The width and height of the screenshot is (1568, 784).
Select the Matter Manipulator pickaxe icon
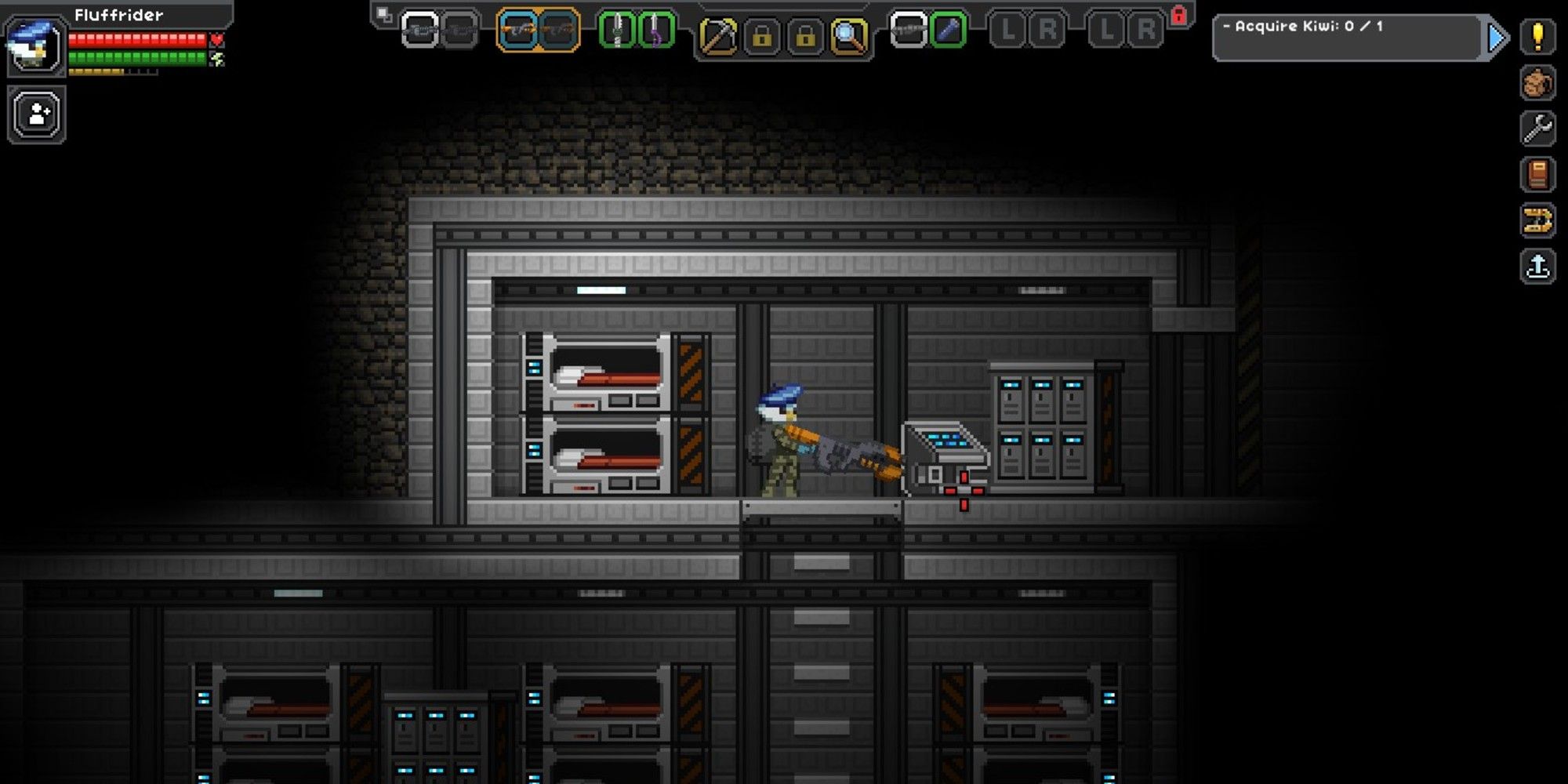coord(719,35)
